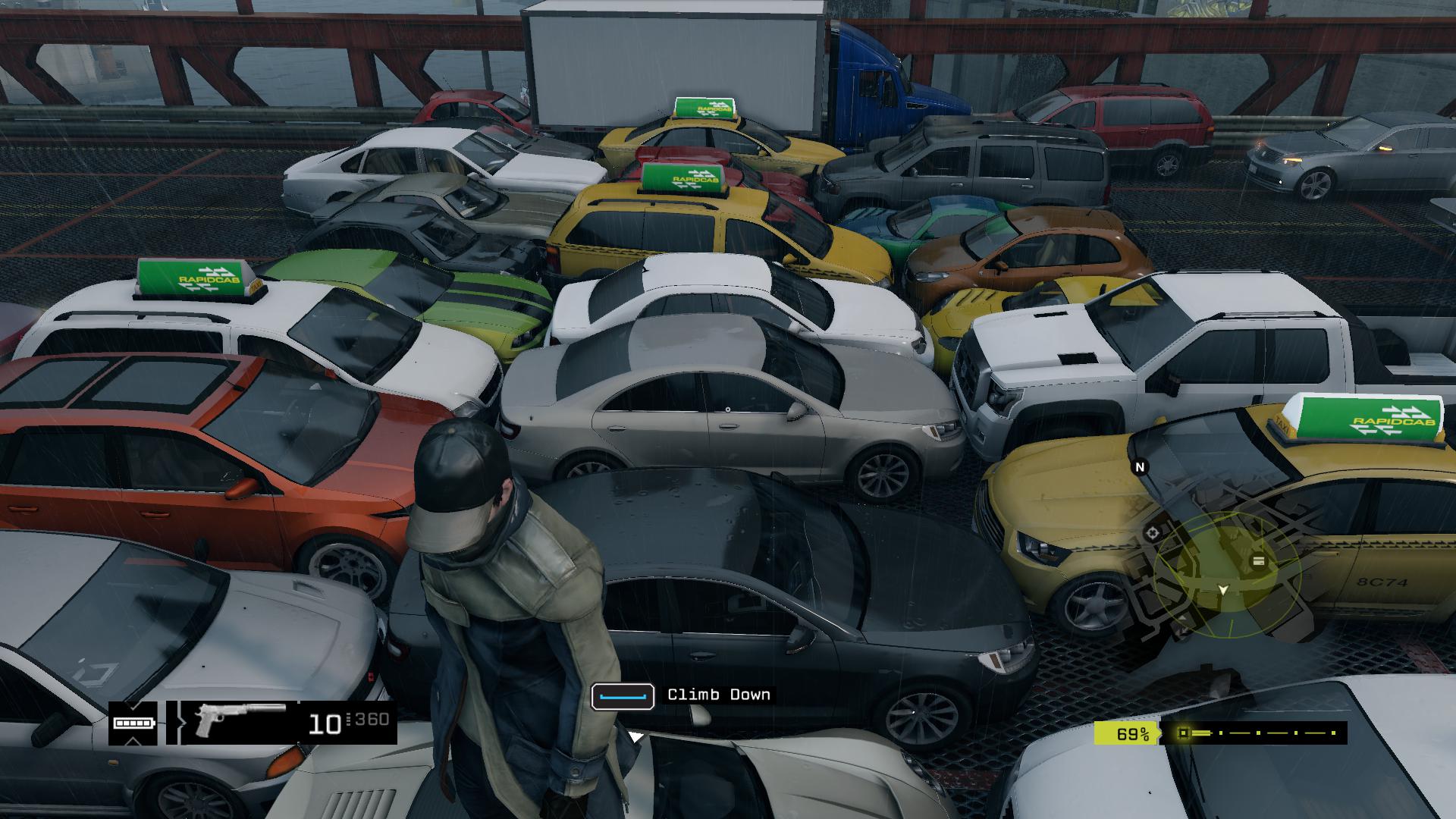Click the crosshair marker on the minimap
The width and height of the screenshot is (1456, 819).
pyautogui.click(x=1153, y=532)
